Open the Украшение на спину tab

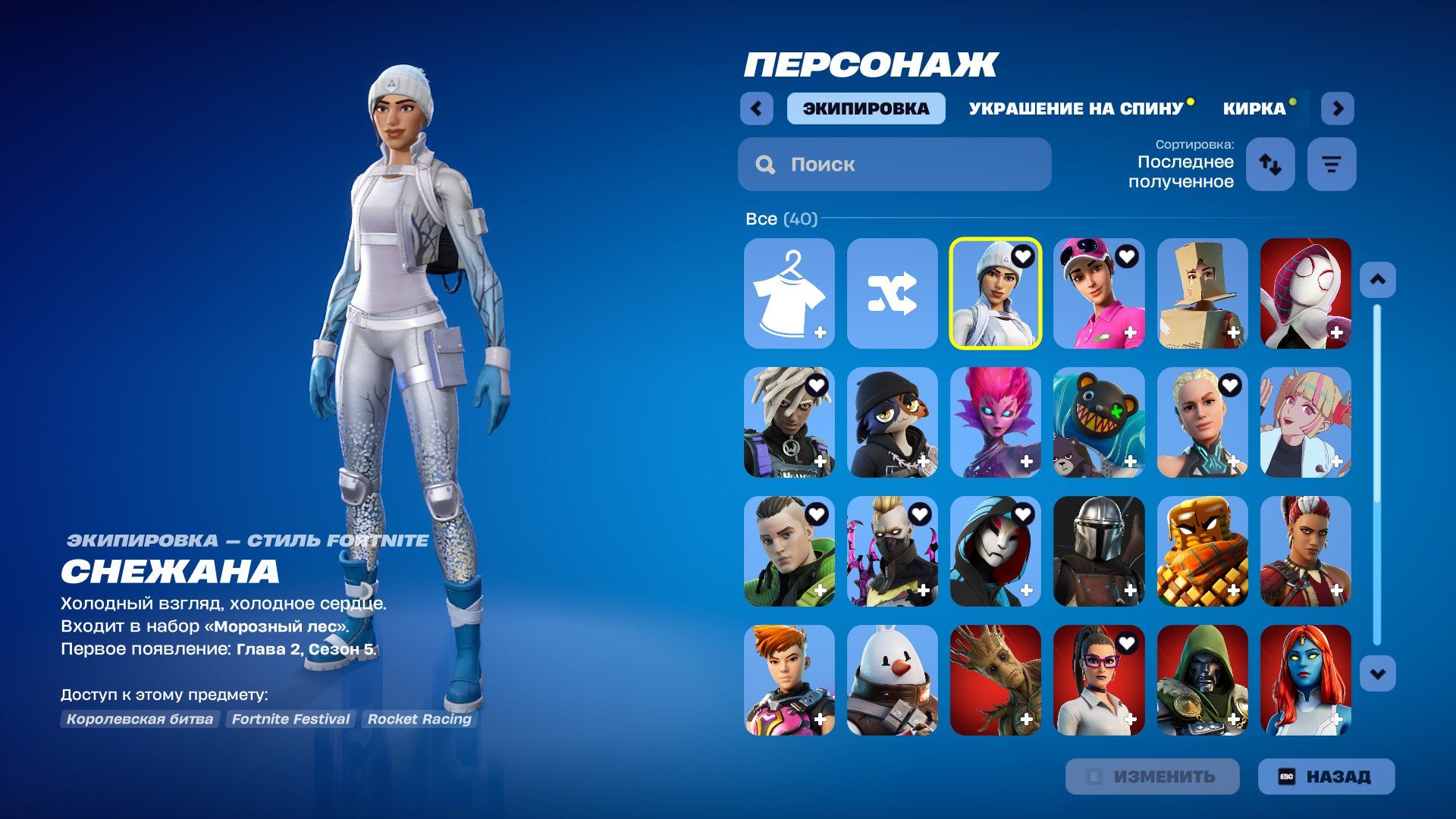(x=1075, y=108)
